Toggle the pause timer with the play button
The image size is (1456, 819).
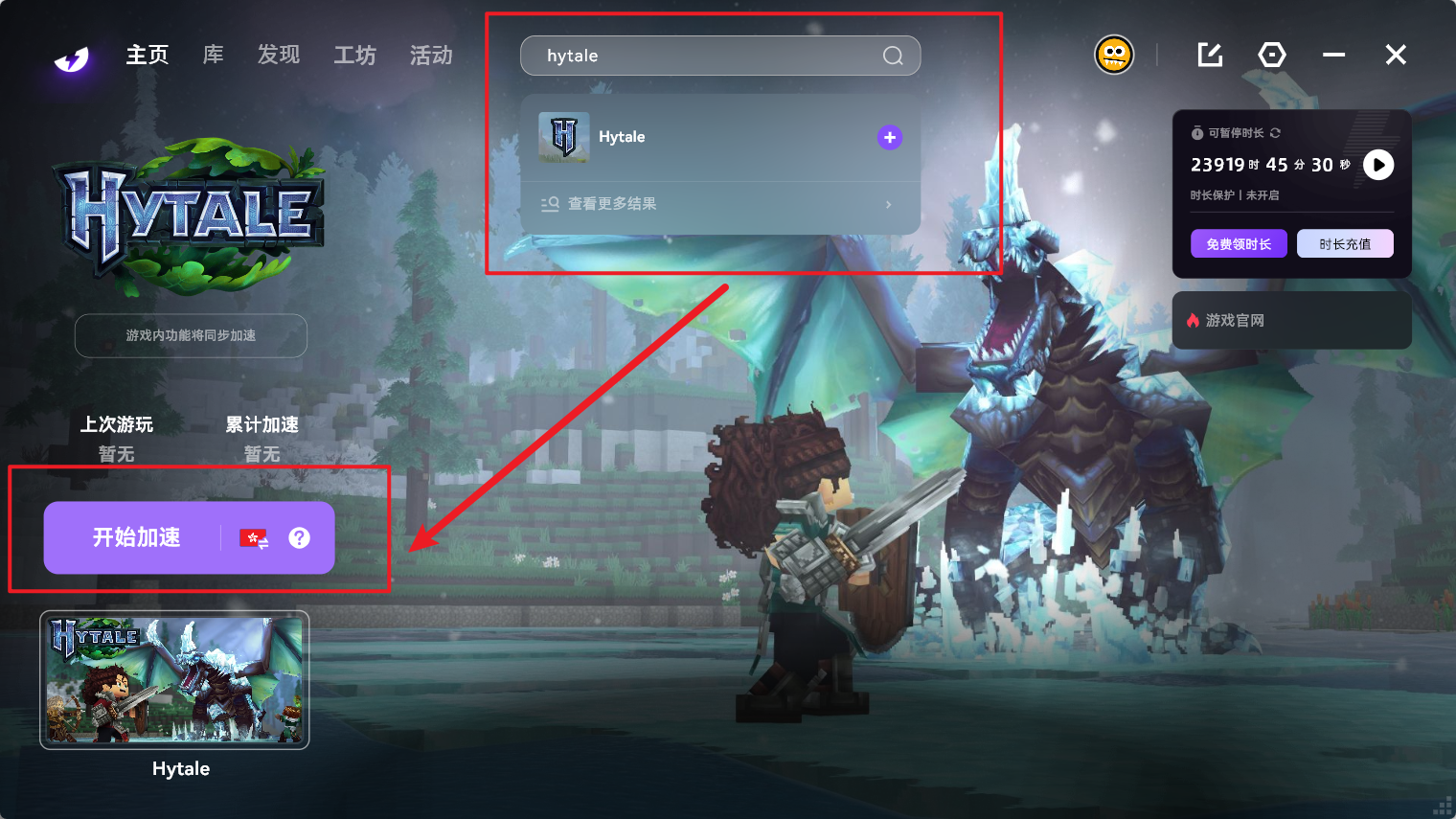point(1378,165)
